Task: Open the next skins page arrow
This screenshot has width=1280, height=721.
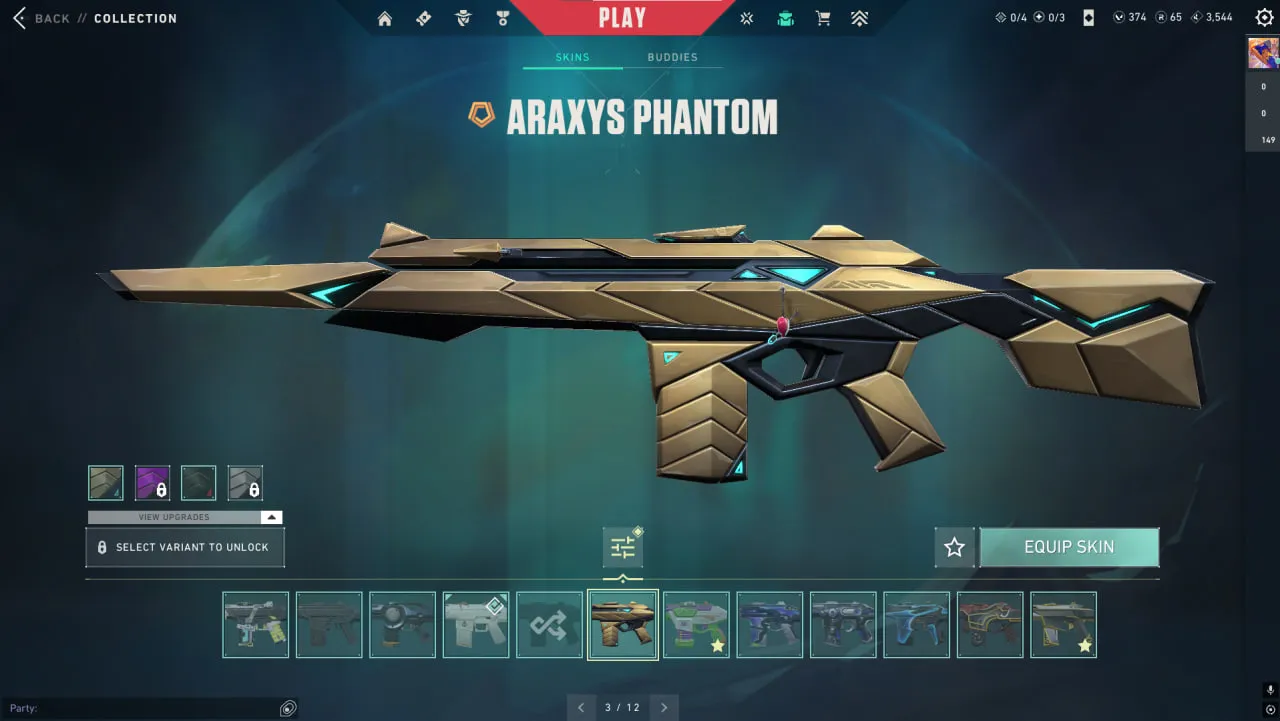Action: pyautogui.click(x=664, y=707)
